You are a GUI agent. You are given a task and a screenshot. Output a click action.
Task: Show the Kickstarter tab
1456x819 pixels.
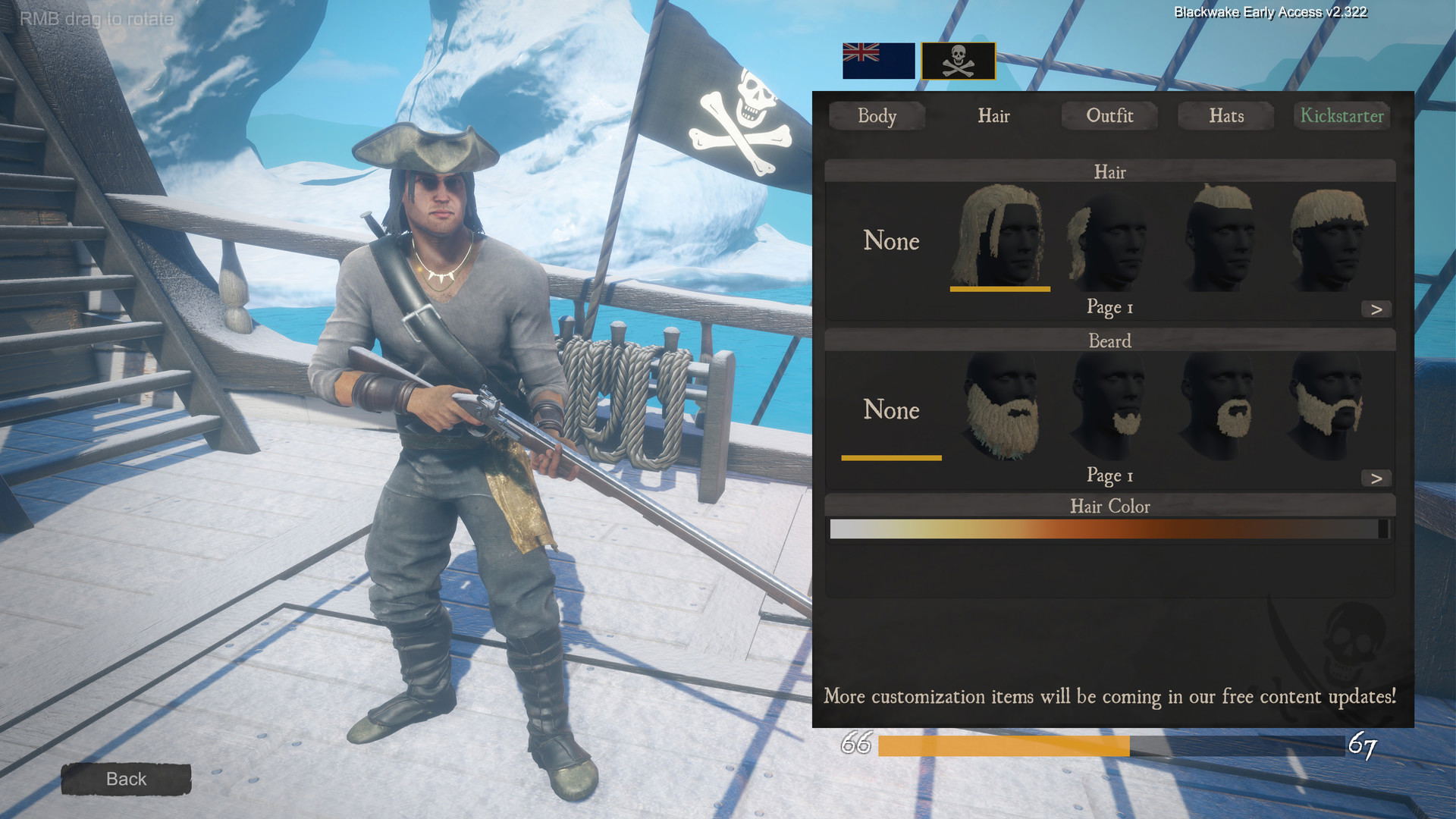[1341, 116]
